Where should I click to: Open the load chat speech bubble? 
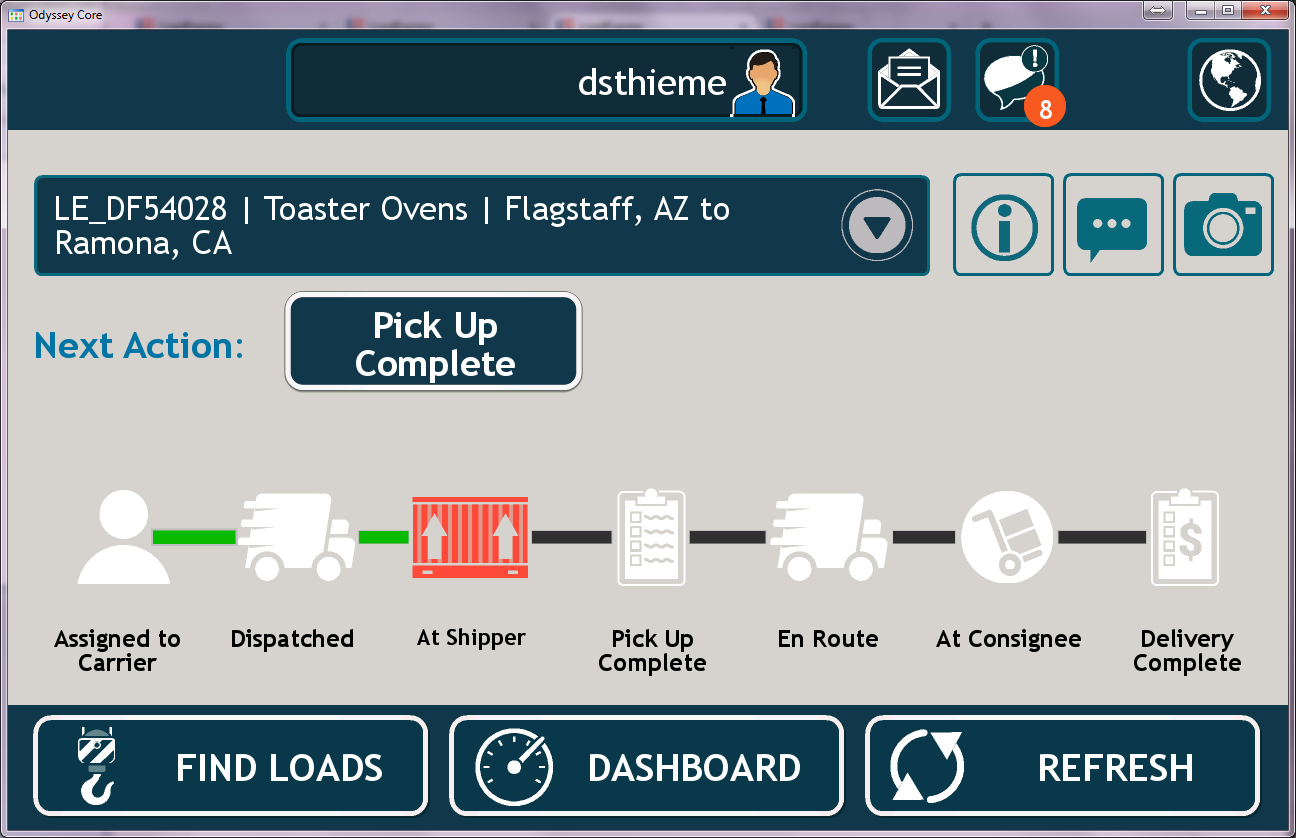click(x=1113, y=225)
